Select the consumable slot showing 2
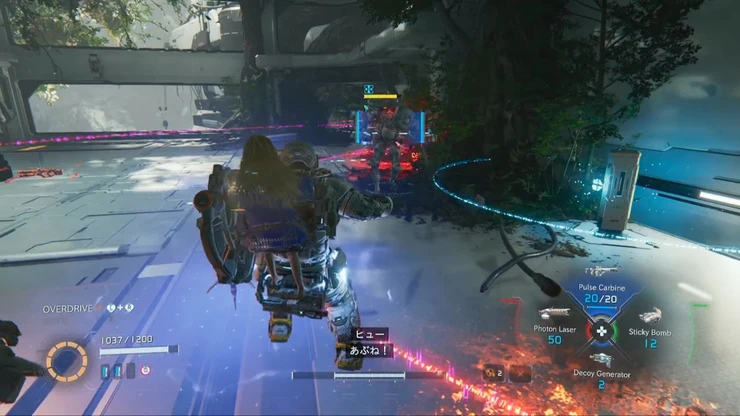This screenshot has height=416, width=740. [493, 373]
